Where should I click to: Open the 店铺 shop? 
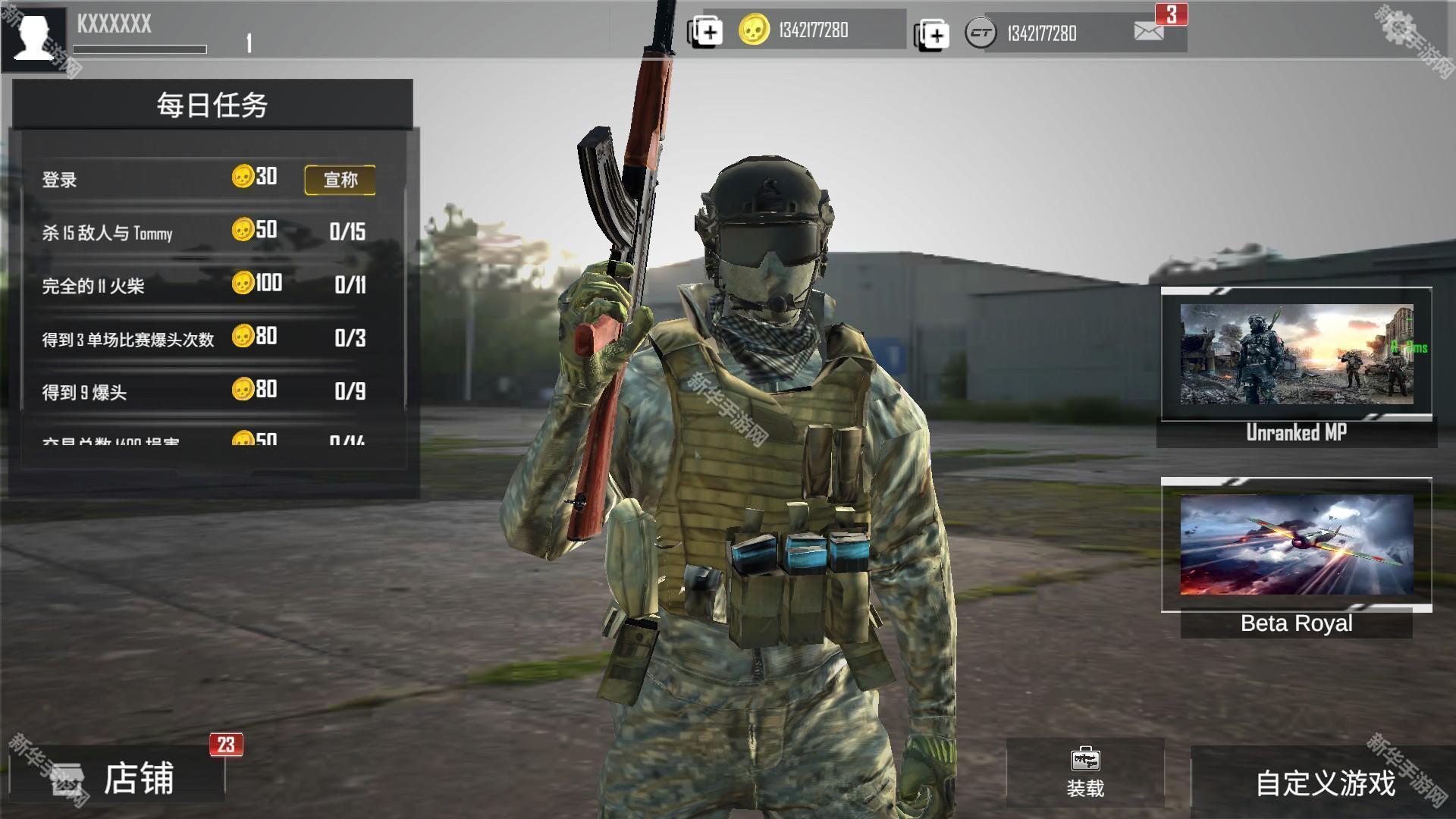coord(118,779)
